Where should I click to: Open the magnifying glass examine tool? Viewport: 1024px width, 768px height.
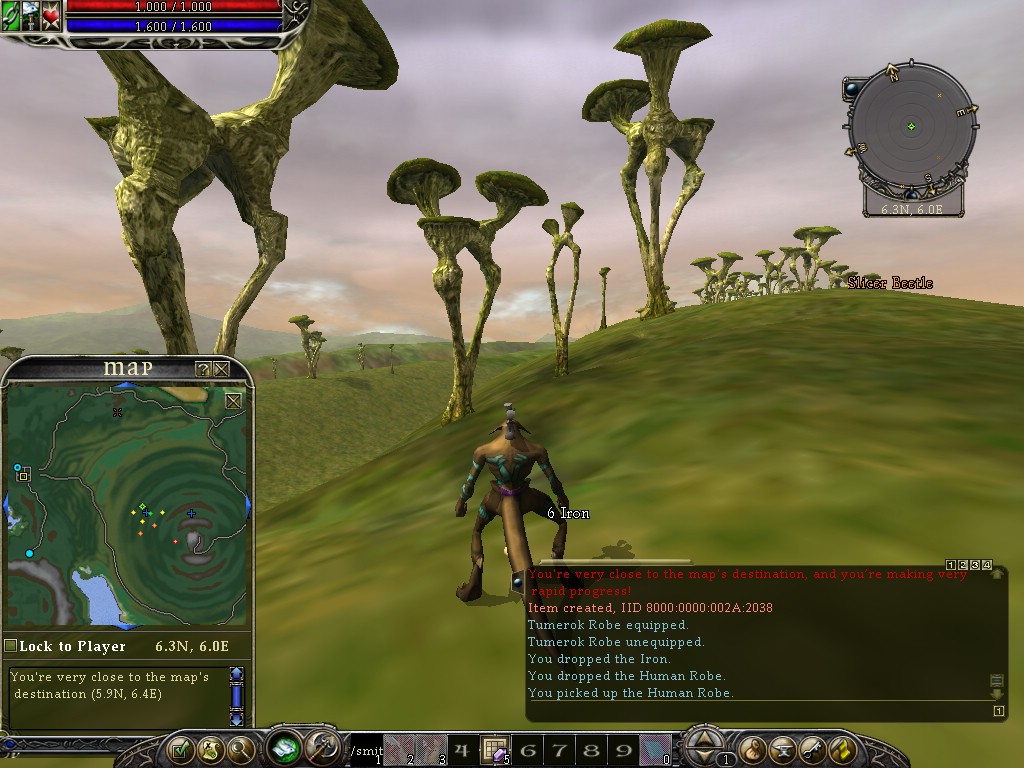point(241,748)
